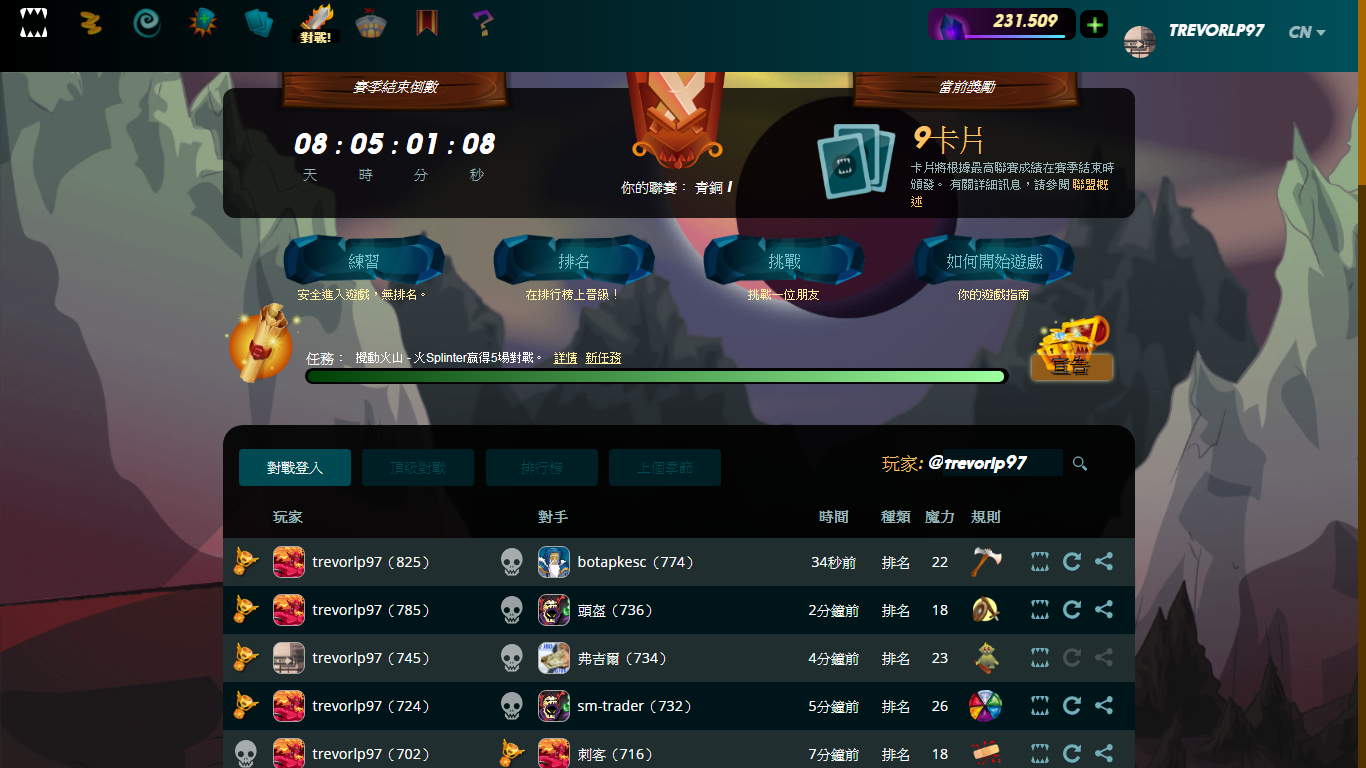Open help via purple question mark icon
The image size is (1366, 768).
[x=483, y=24]
